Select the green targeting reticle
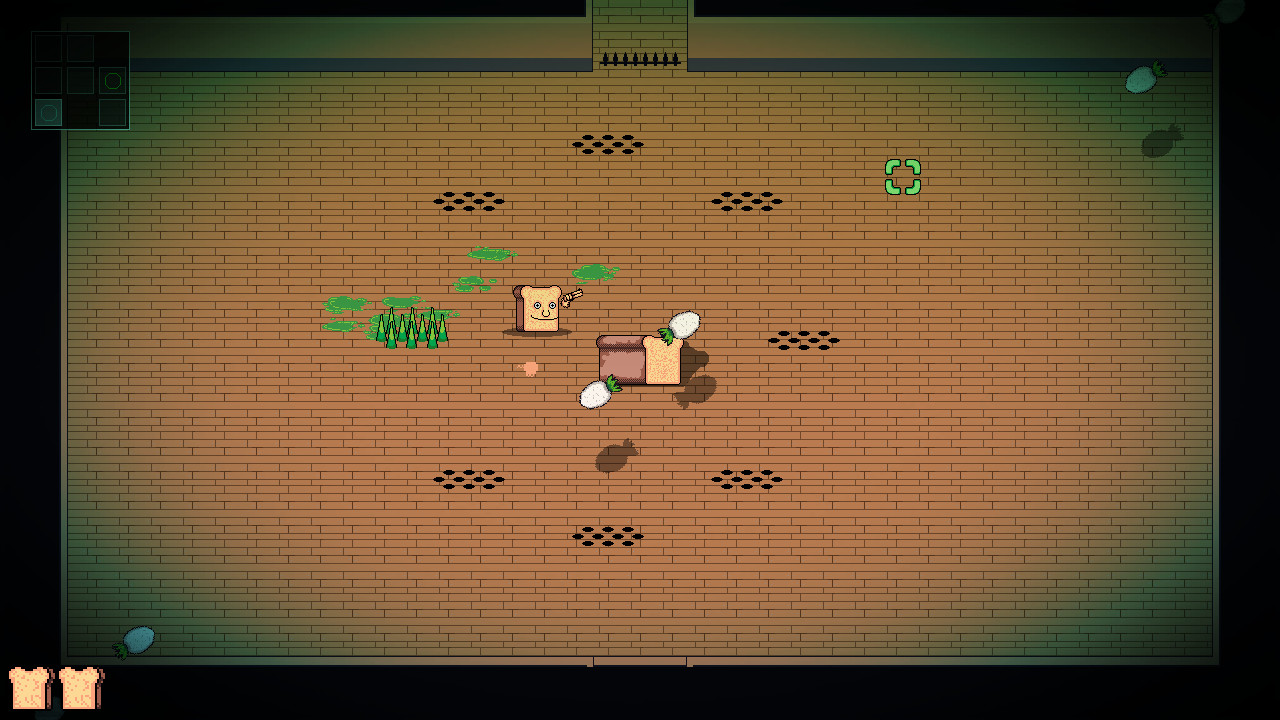 [901, 178]
